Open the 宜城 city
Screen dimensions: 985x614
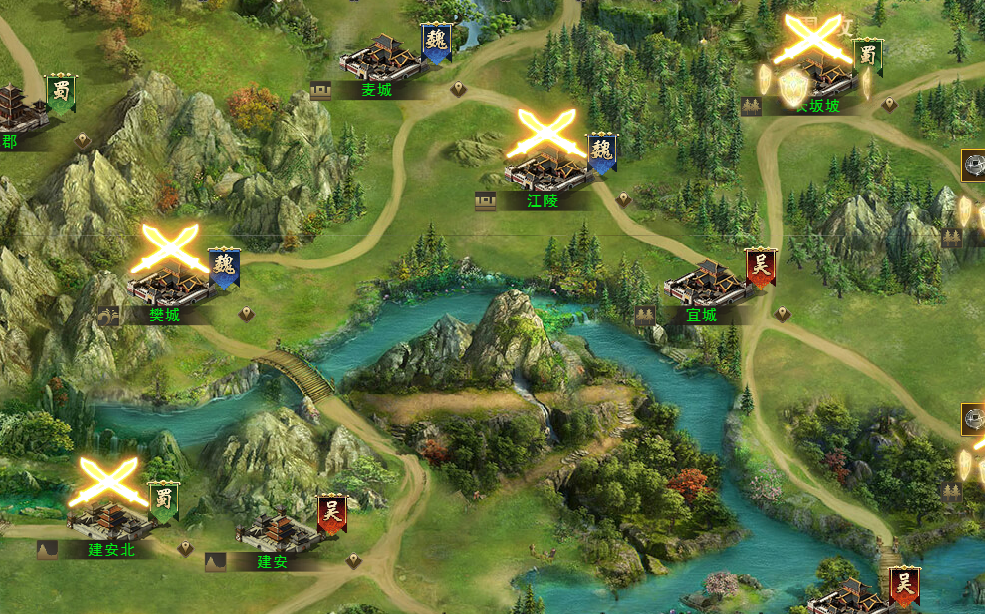pos(706,286)
